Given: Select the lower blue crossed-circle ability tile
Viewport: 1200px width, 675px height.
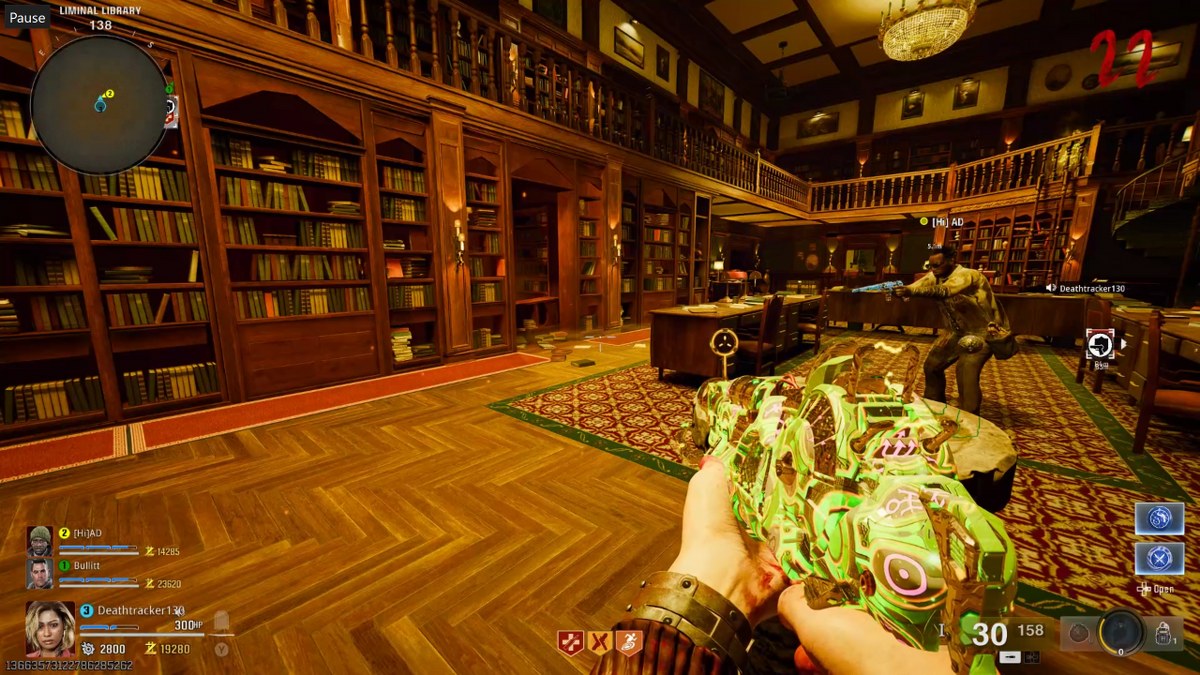Looking at the screenshot, I should coord(1159,558).
